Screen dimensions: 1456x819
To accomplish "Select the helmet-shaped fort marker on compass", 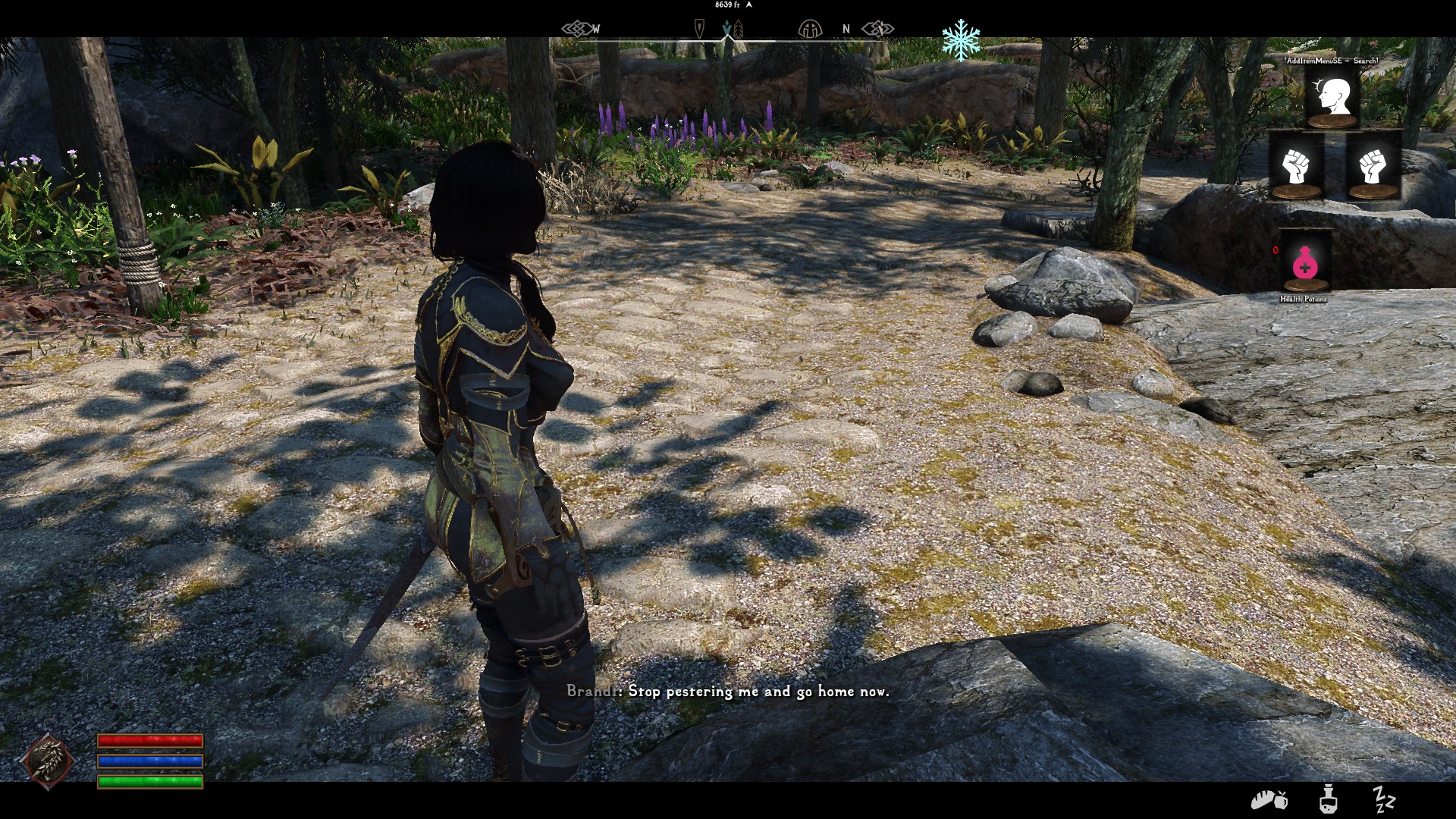I will pyautogui.click(x=810, y=30).
